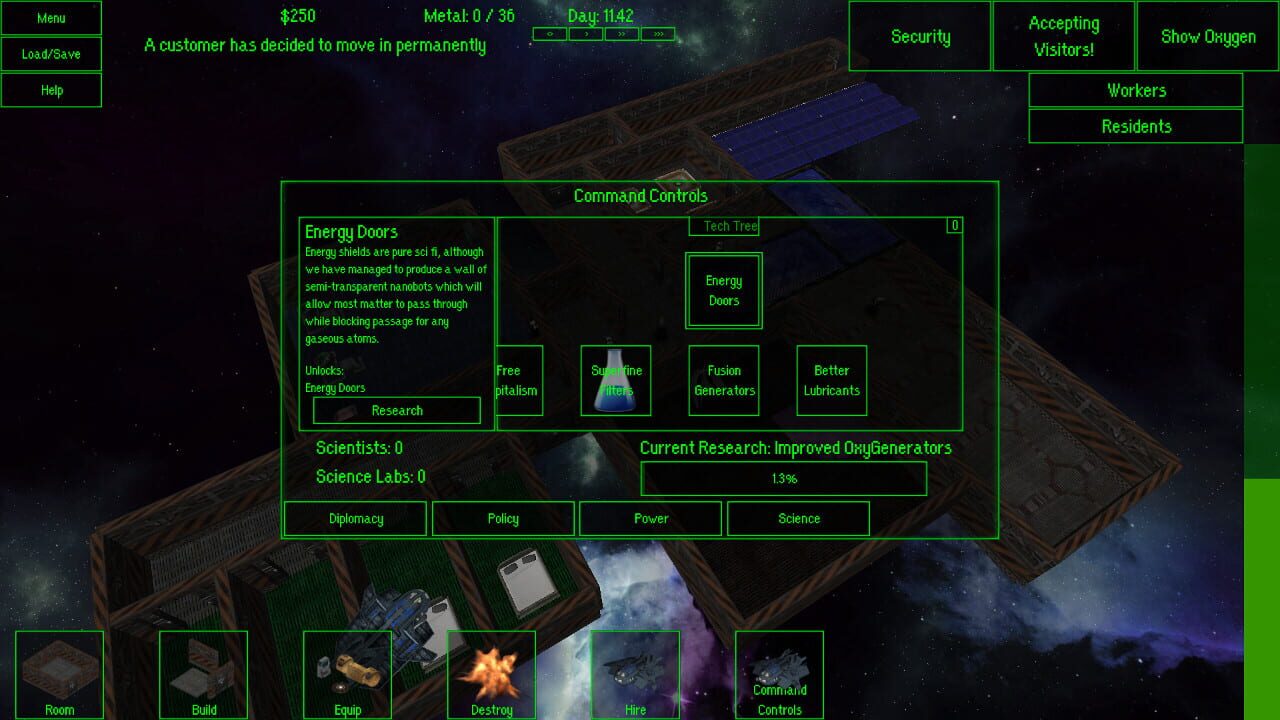The height and width of the screenshot is (720, 1280).
Task: Pick the Fusion Generators tech node
Action: pyautogui.click(x=723, y=380)
